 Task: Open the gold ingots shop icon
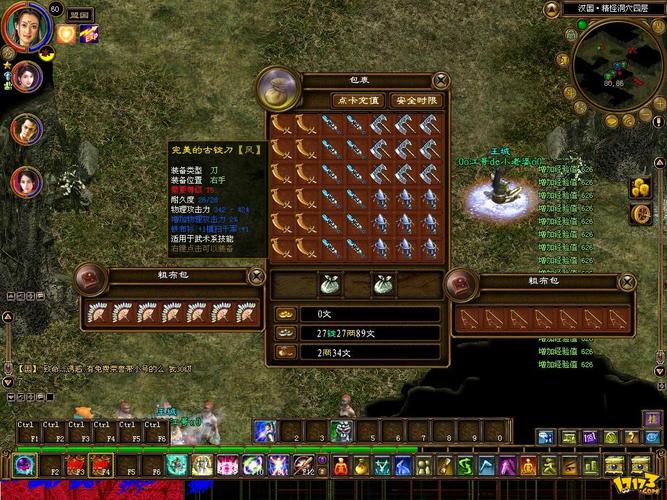point(640,187)
